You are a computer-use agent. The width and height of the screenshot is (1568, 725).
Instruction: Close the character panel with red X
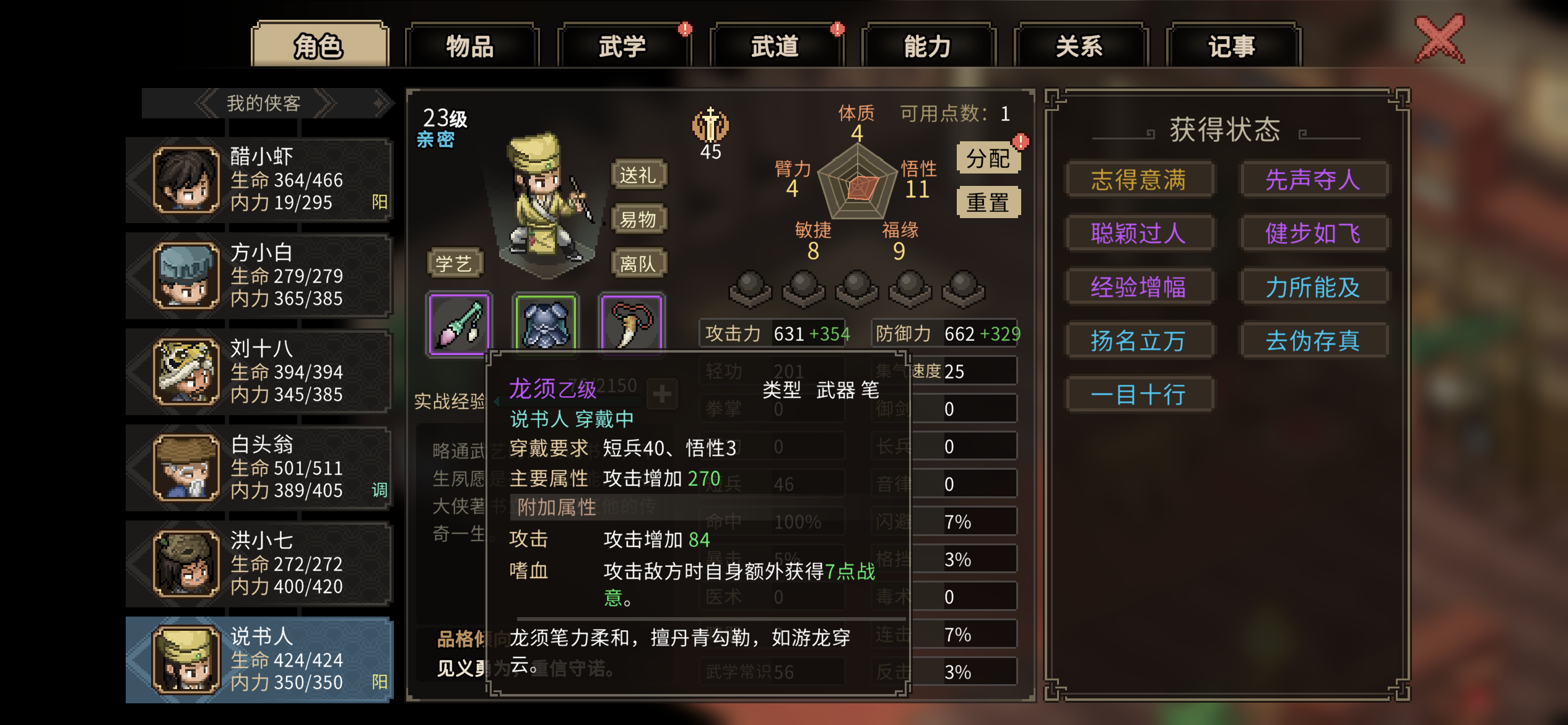tap(1440, 40)
